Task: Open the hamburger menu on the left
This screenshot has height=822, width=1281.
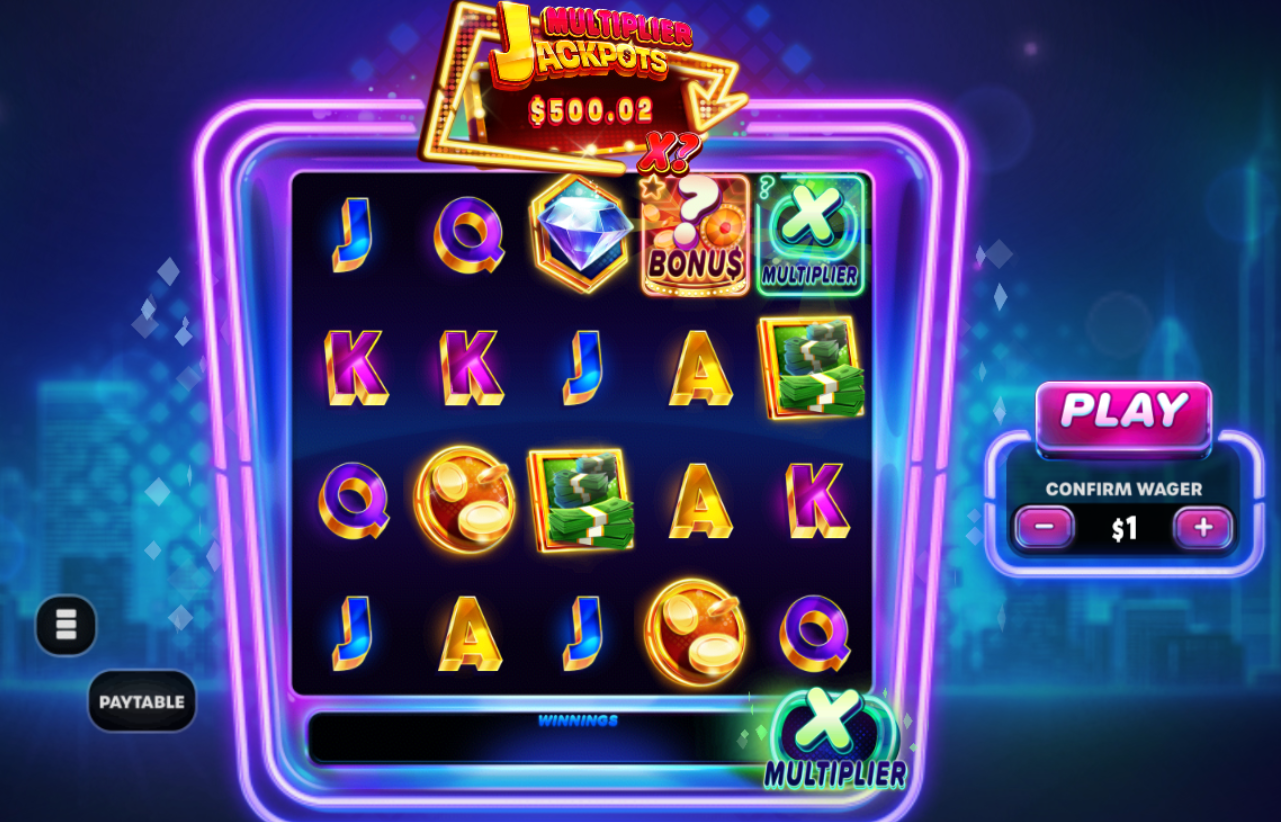Action: tap(66, 626)
